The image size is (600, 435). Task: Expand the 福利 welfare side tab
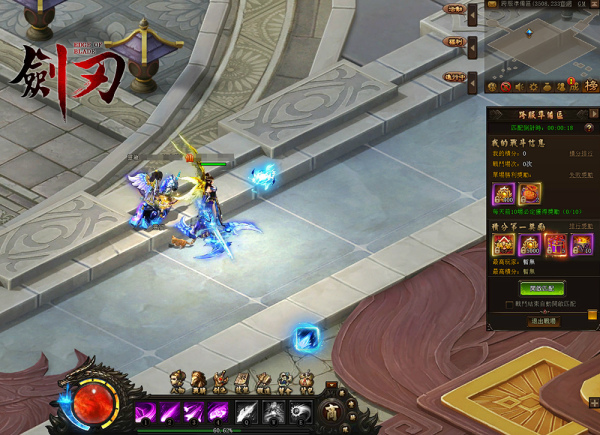455,42
